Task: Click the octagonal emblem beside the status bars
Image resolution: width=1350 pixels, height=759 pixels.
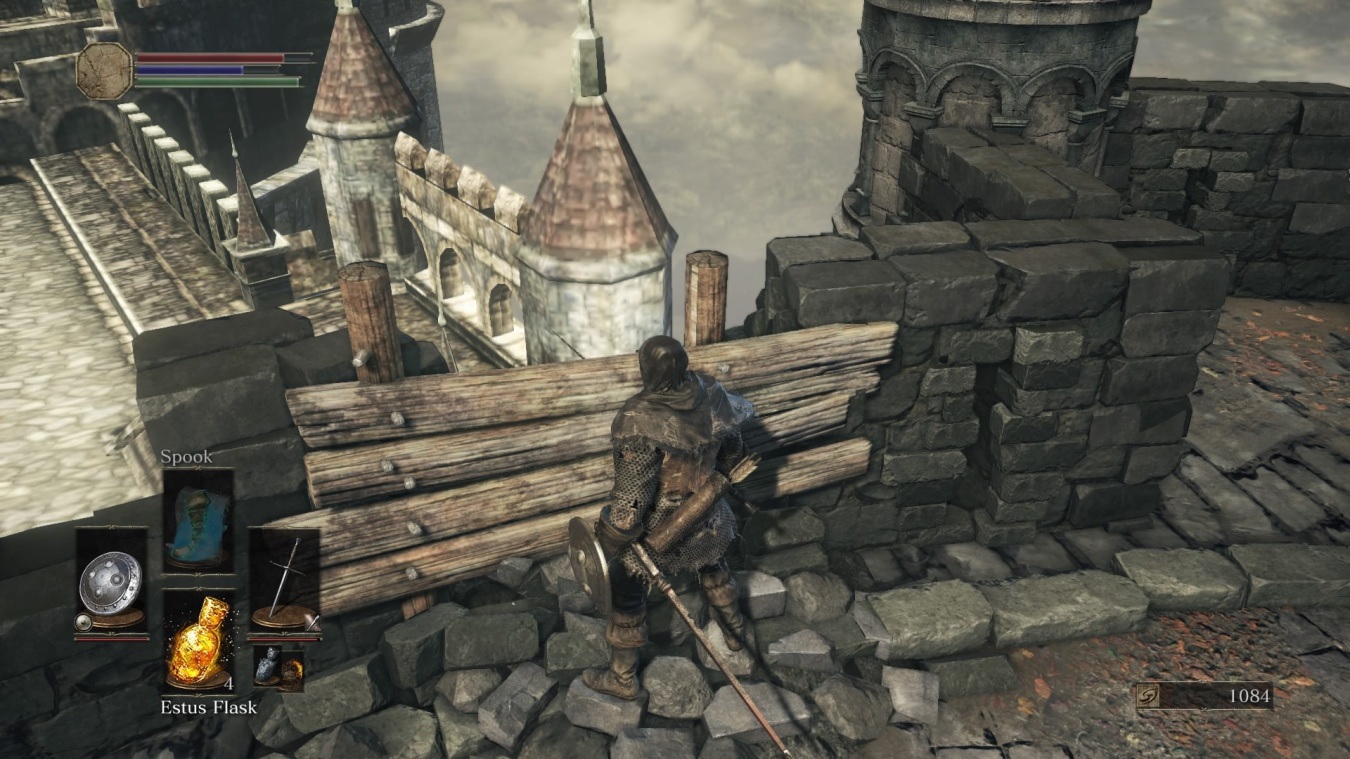Action: (x=104, y=70)
